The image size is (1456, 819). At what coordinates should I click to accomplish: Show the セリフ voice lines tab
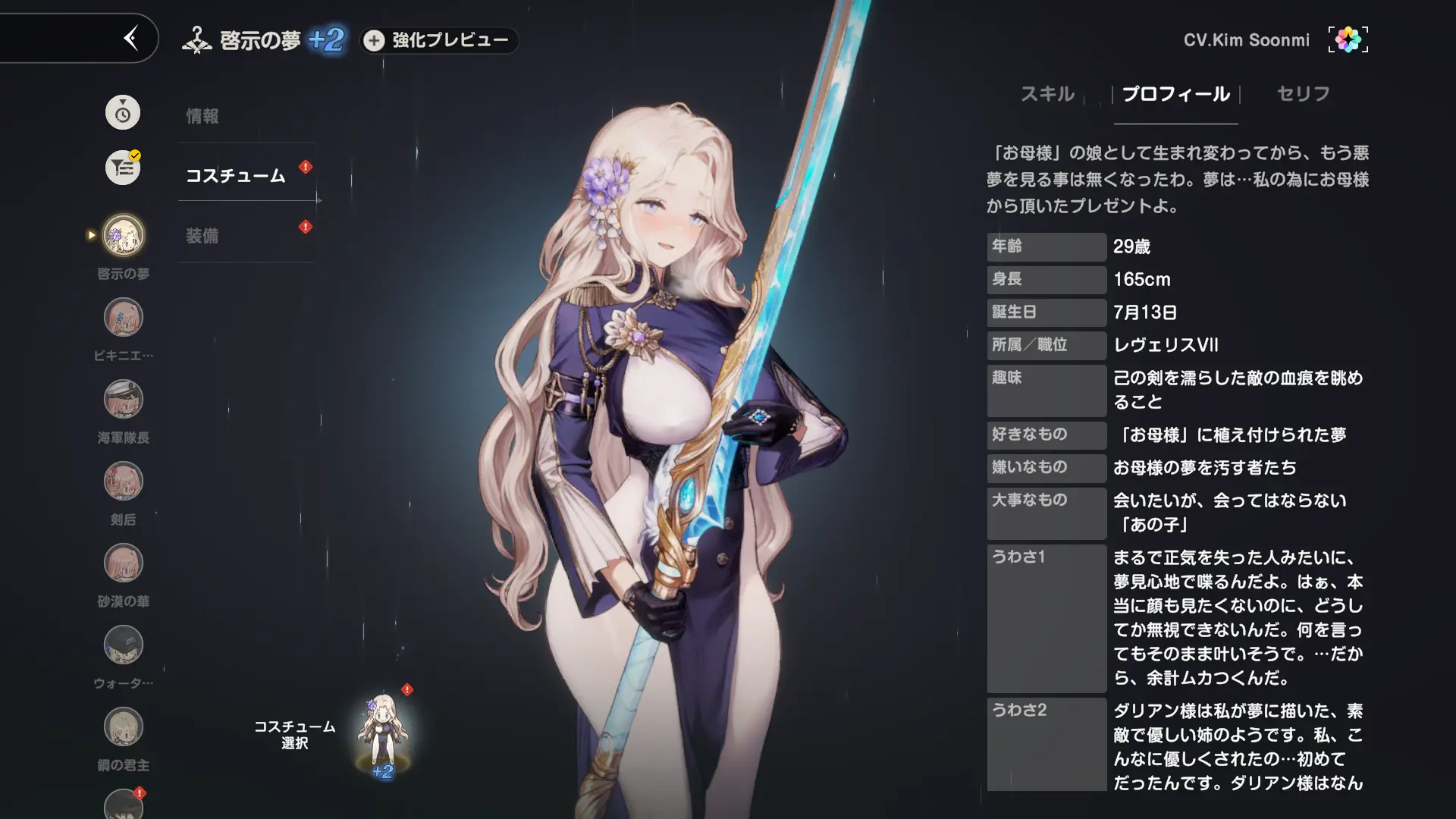[1303, 94]
